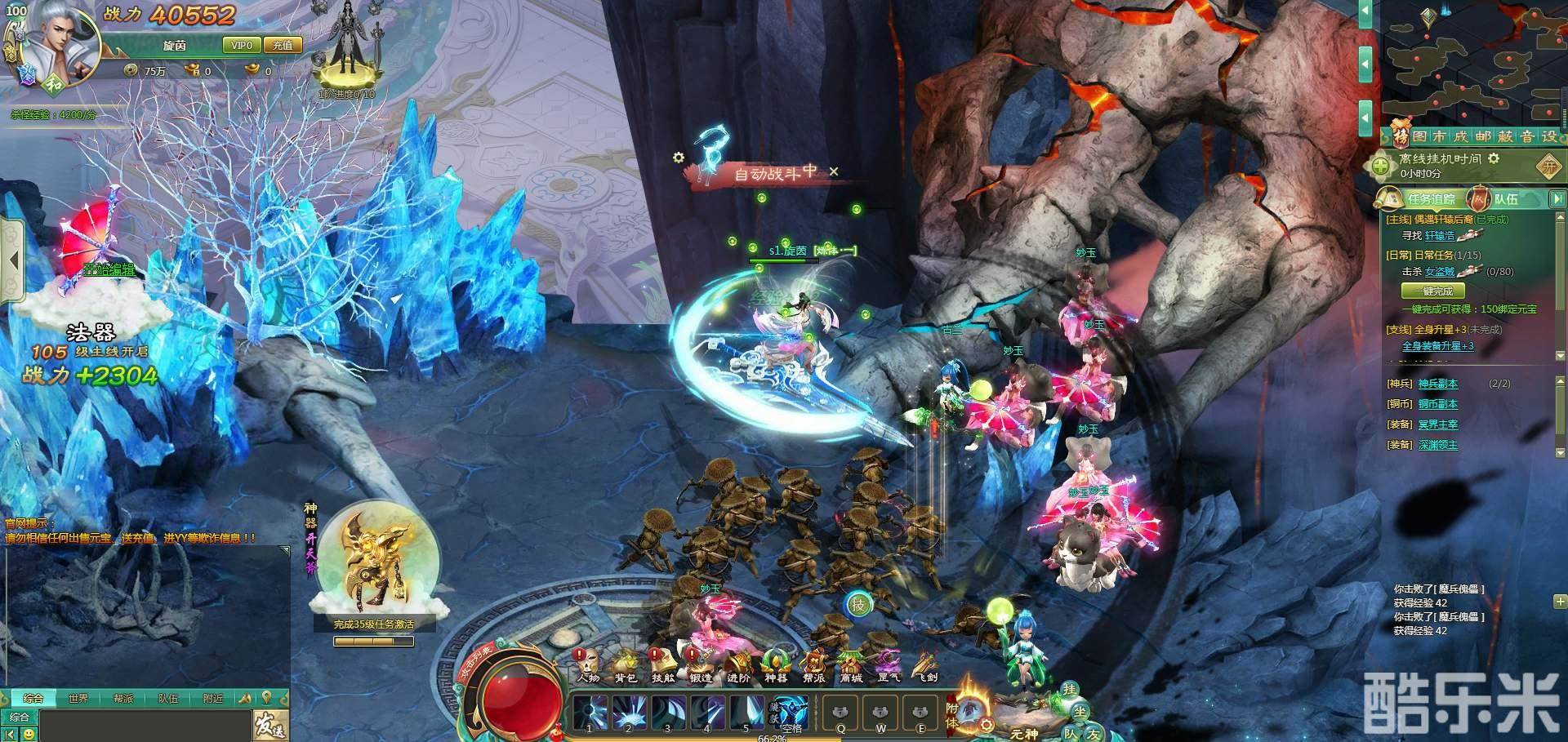Viewport: 1568px width, 742px height.
Task: Click the 充值 recharge button
Action: [283, 46]
